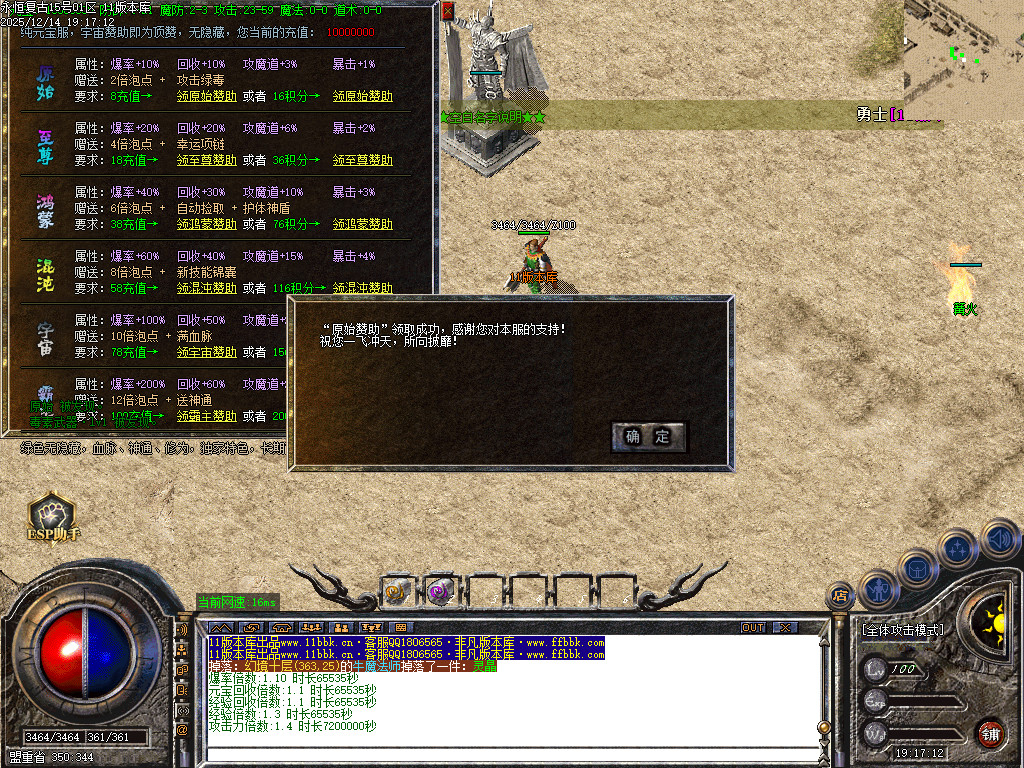This screenshot has width=1024, height=768.
Task: Click the OUT button above chat
Action: tap(753, 627)
